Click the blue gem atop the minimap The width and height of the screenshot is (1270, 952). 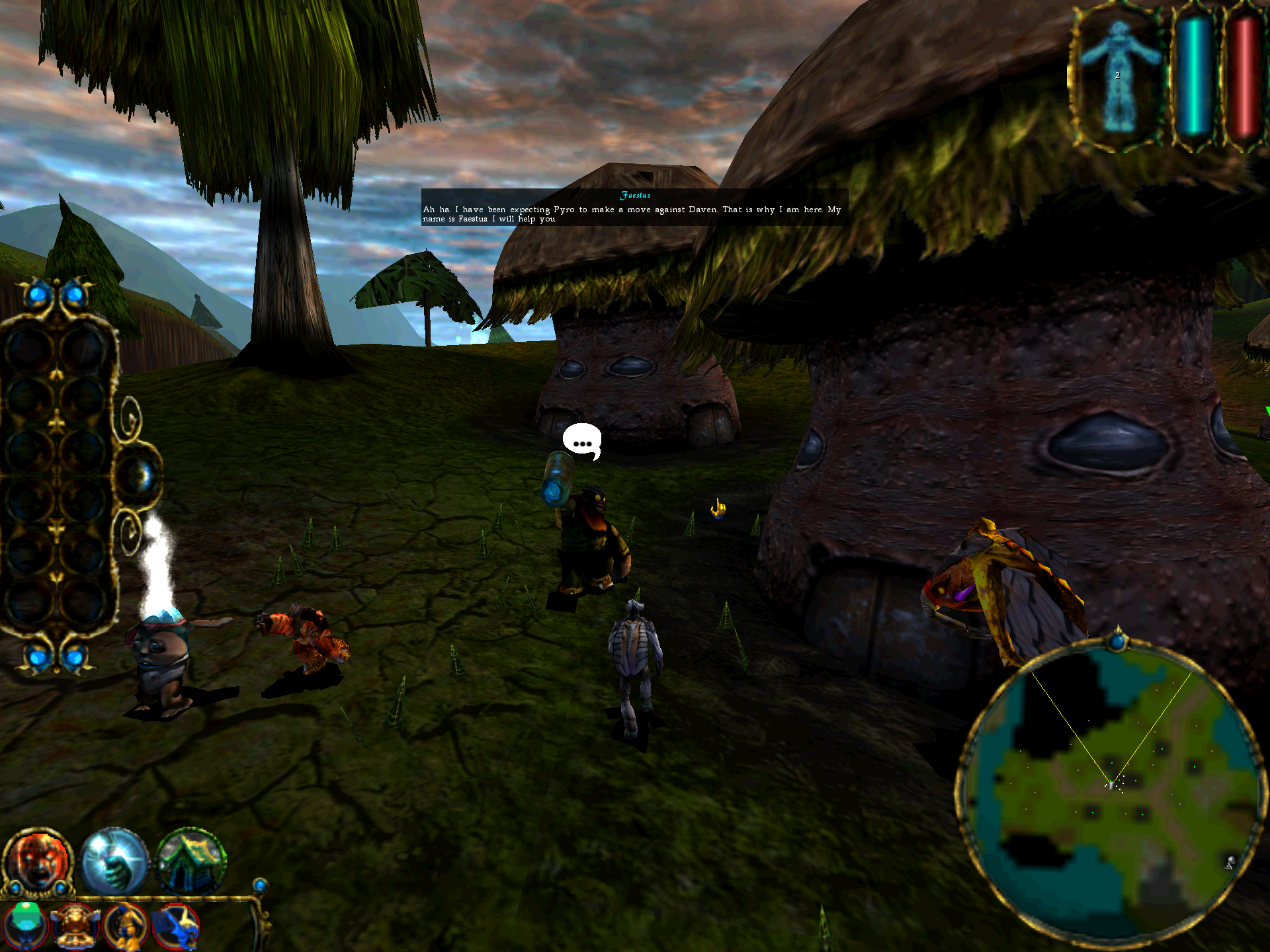tap(1118, 640)
